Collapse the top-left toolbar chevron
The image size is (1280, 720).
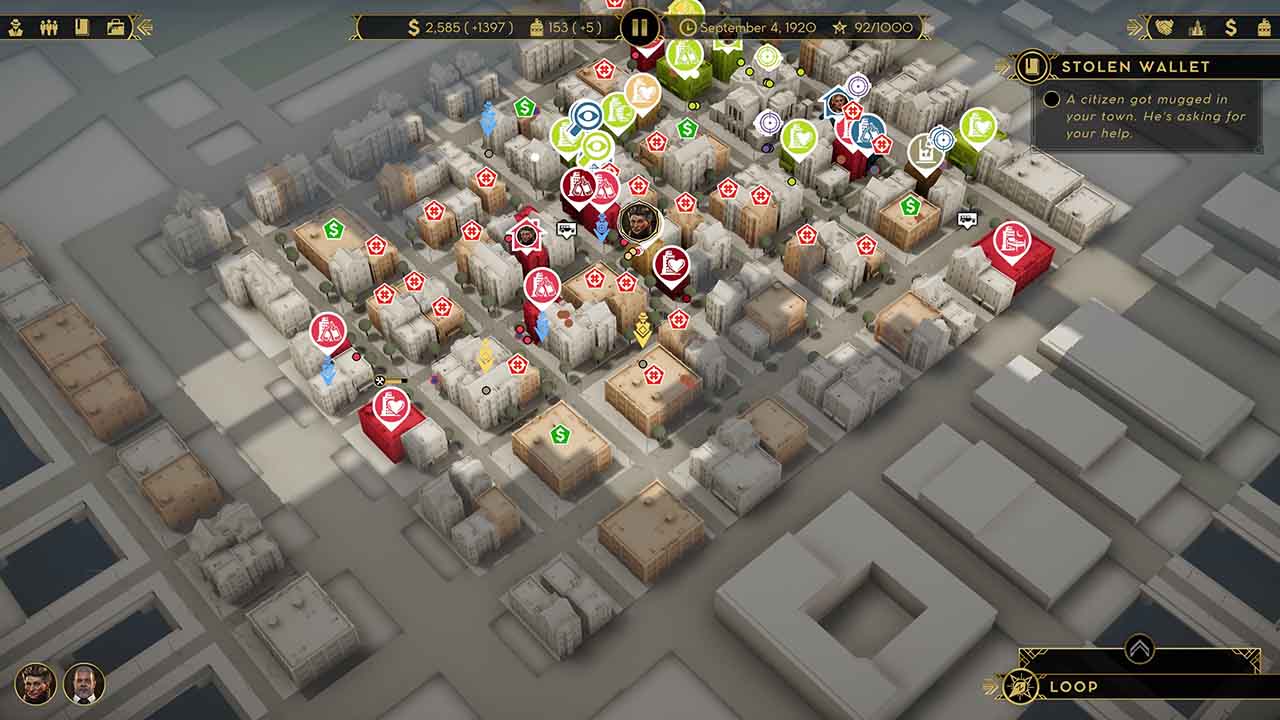pos(141,25)
